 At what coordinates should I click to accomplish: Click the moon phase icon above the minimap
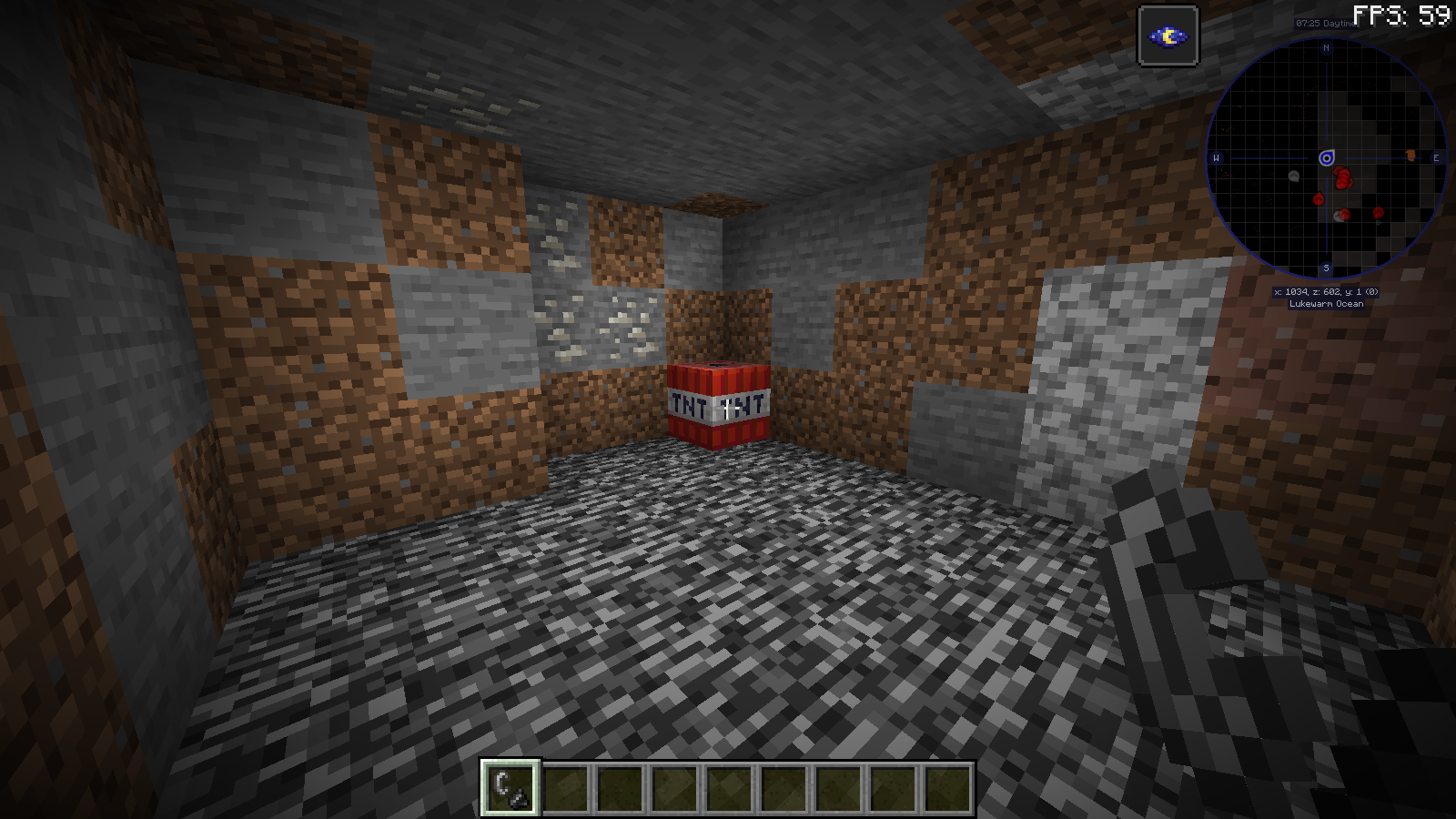[1168, 35]
